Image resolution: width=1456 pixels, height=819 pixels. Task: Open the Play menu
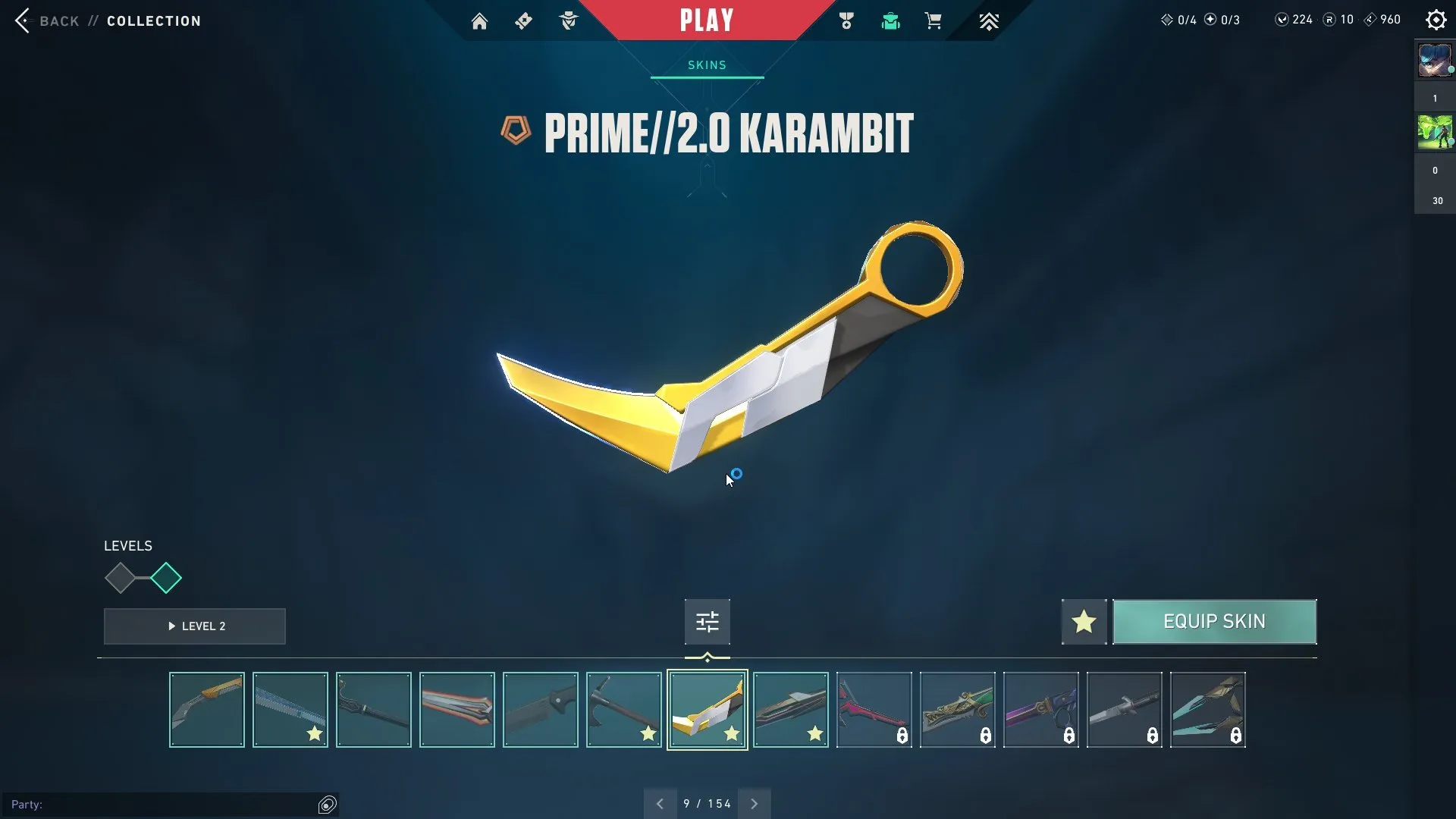(706, 20)
